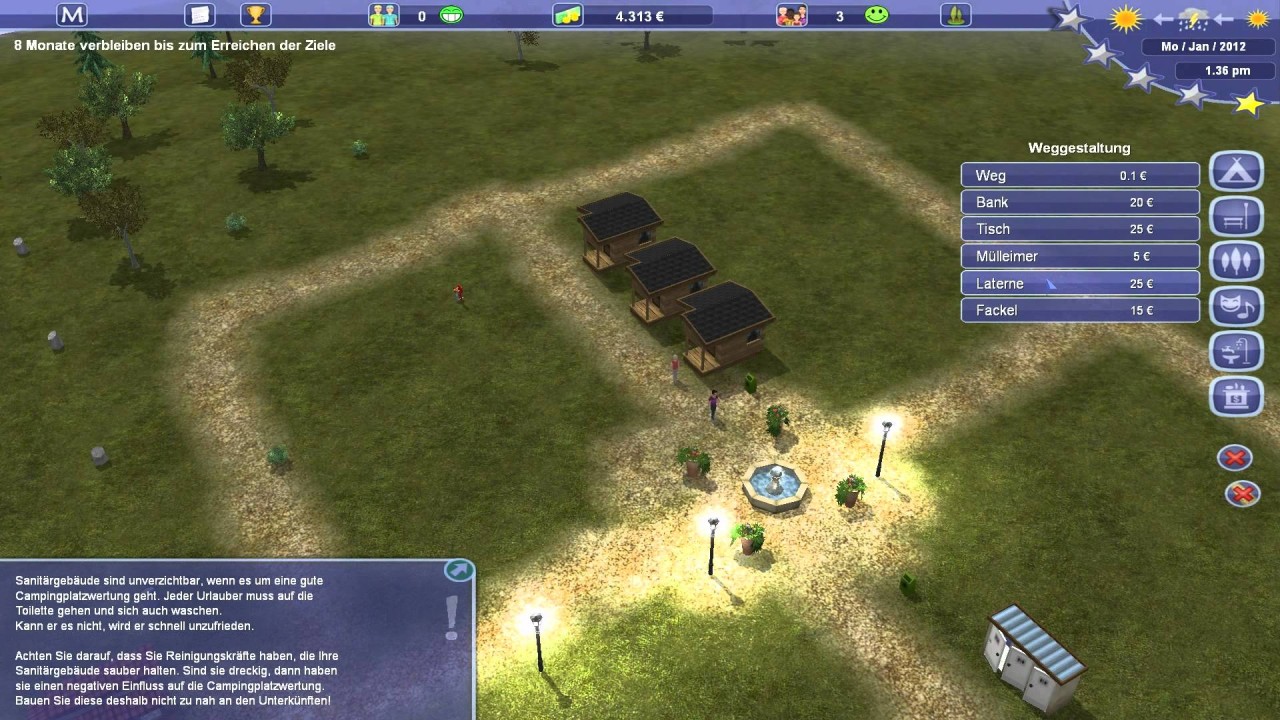Click the green plant icon in top bar
Screen dimensions: 1280x720
(x=955, y=15)
